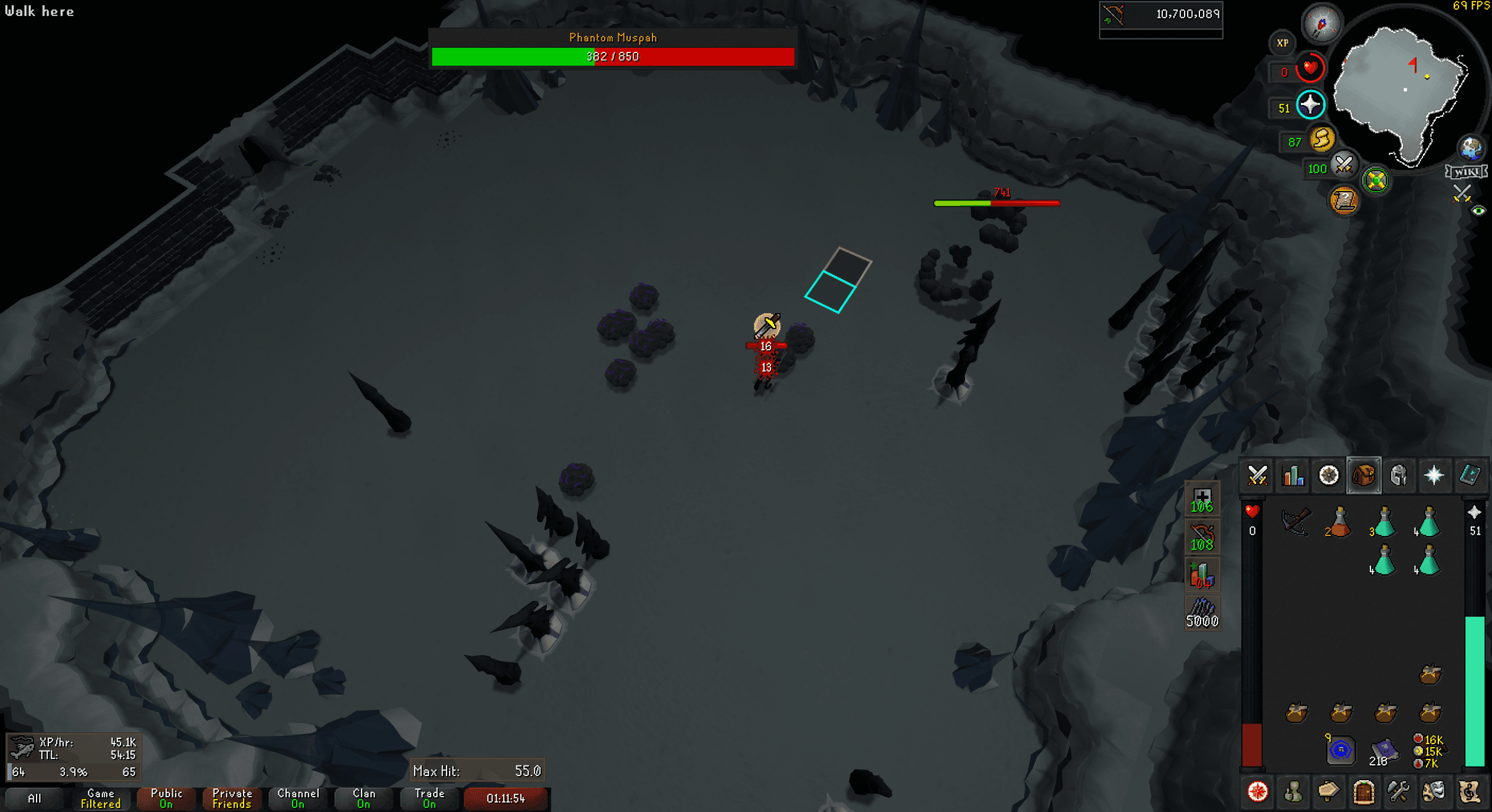Screen dimensions: 1492x812
Task: Click the Wiki lookup banner
Action: point(1465,172)
